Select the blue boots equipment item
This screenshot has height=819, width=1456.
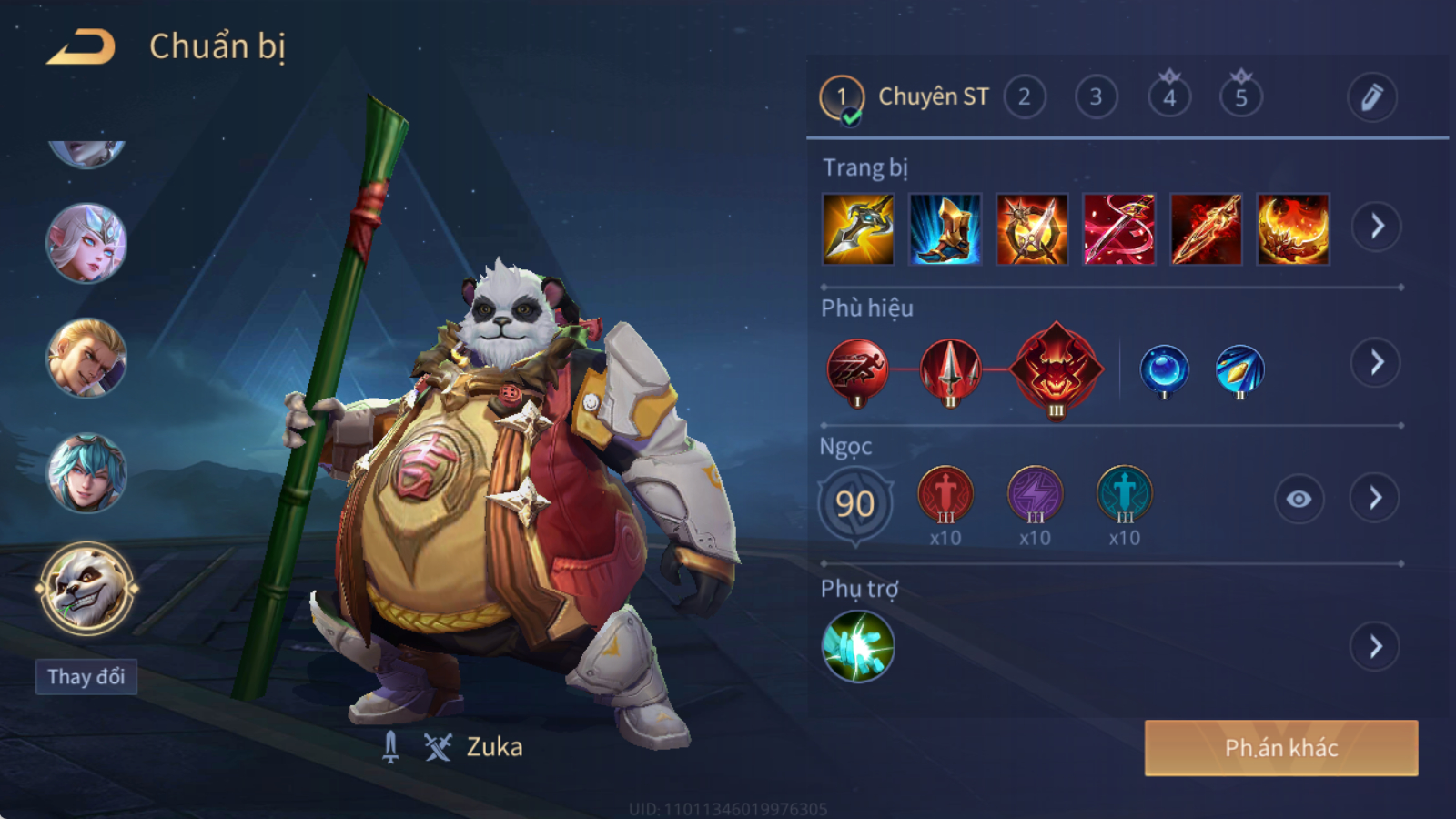click(x=945, y=229)
